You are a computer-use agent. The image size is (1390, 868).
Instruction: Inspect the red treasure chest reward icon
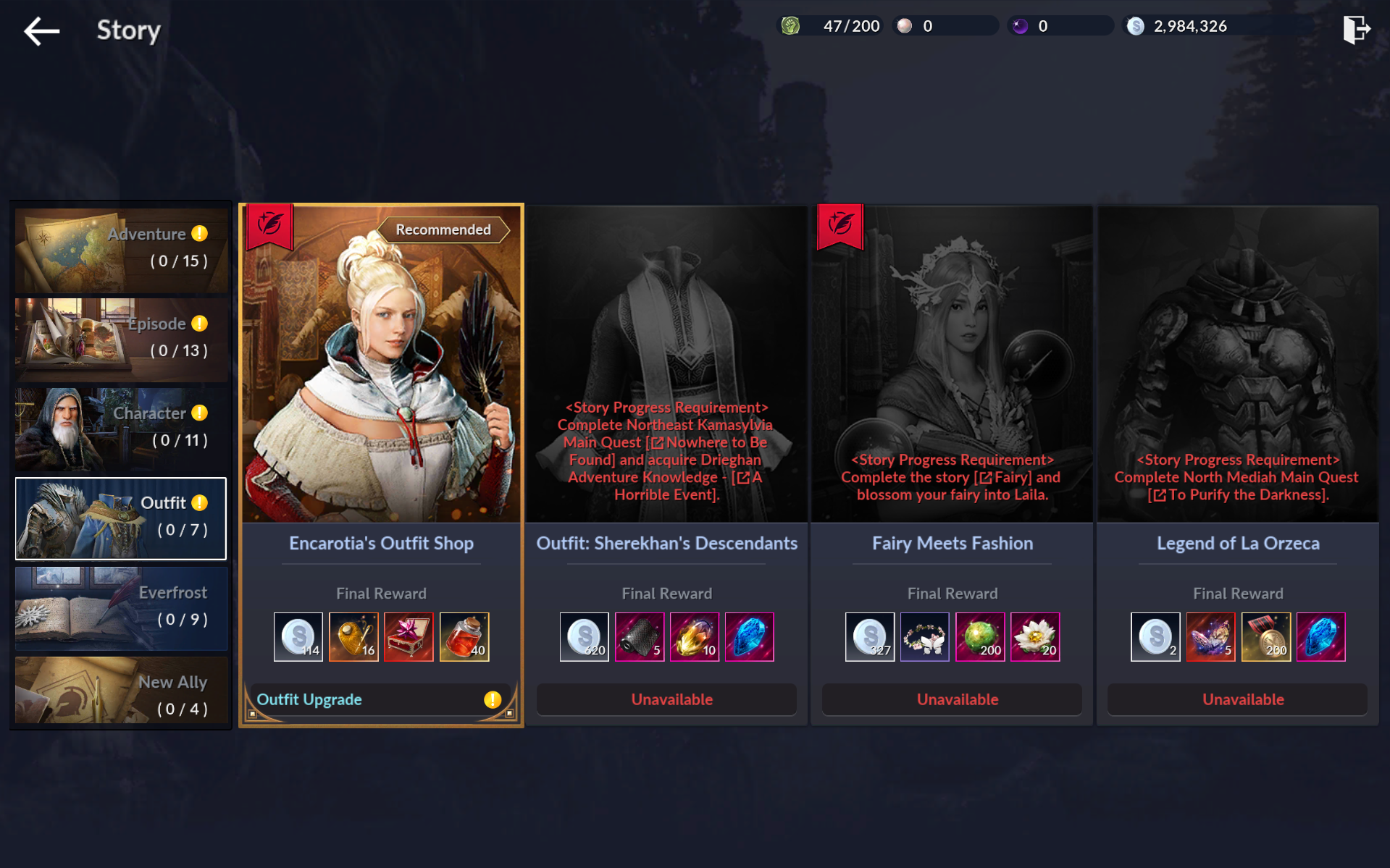click(409, 637)
